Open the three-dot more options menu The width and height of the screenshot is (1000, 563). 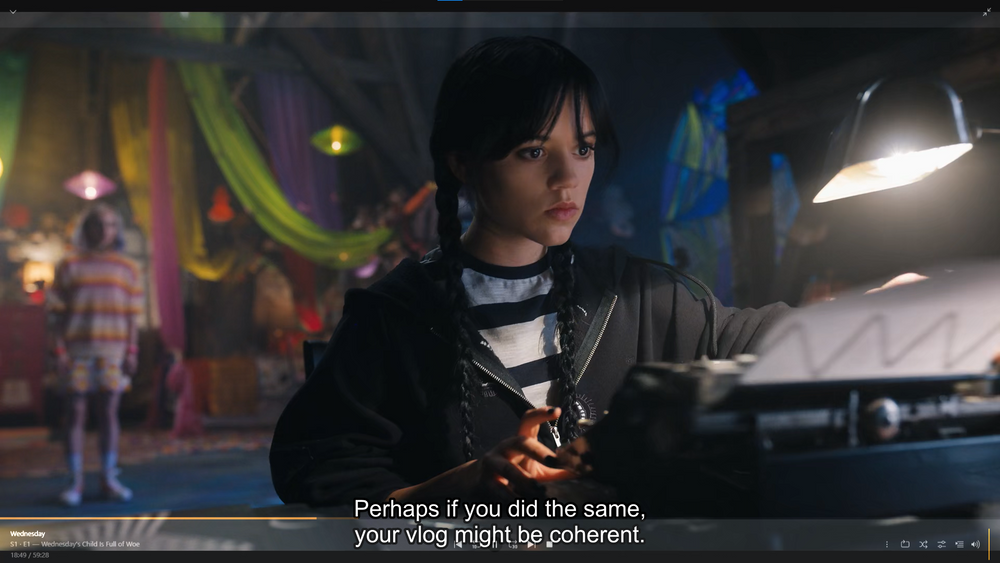pos(886,544)
